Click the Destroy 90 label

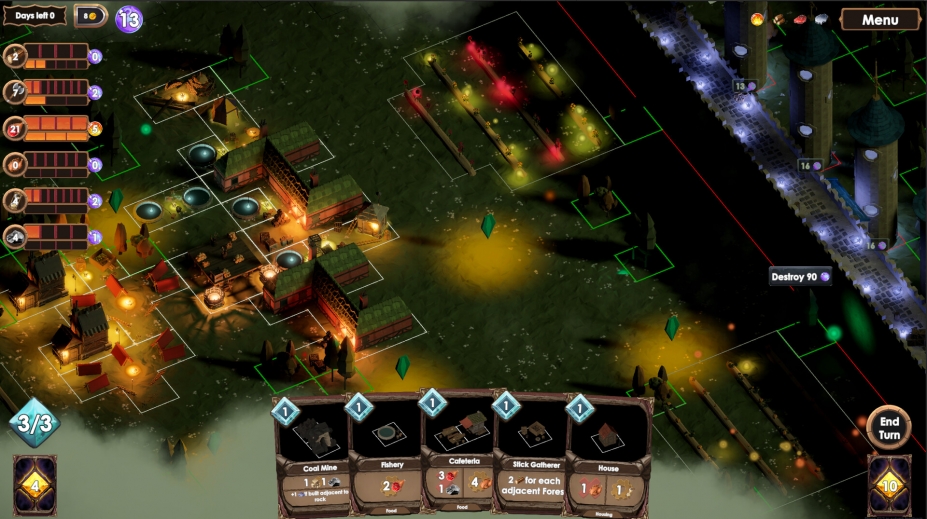[x=800, y=277]
